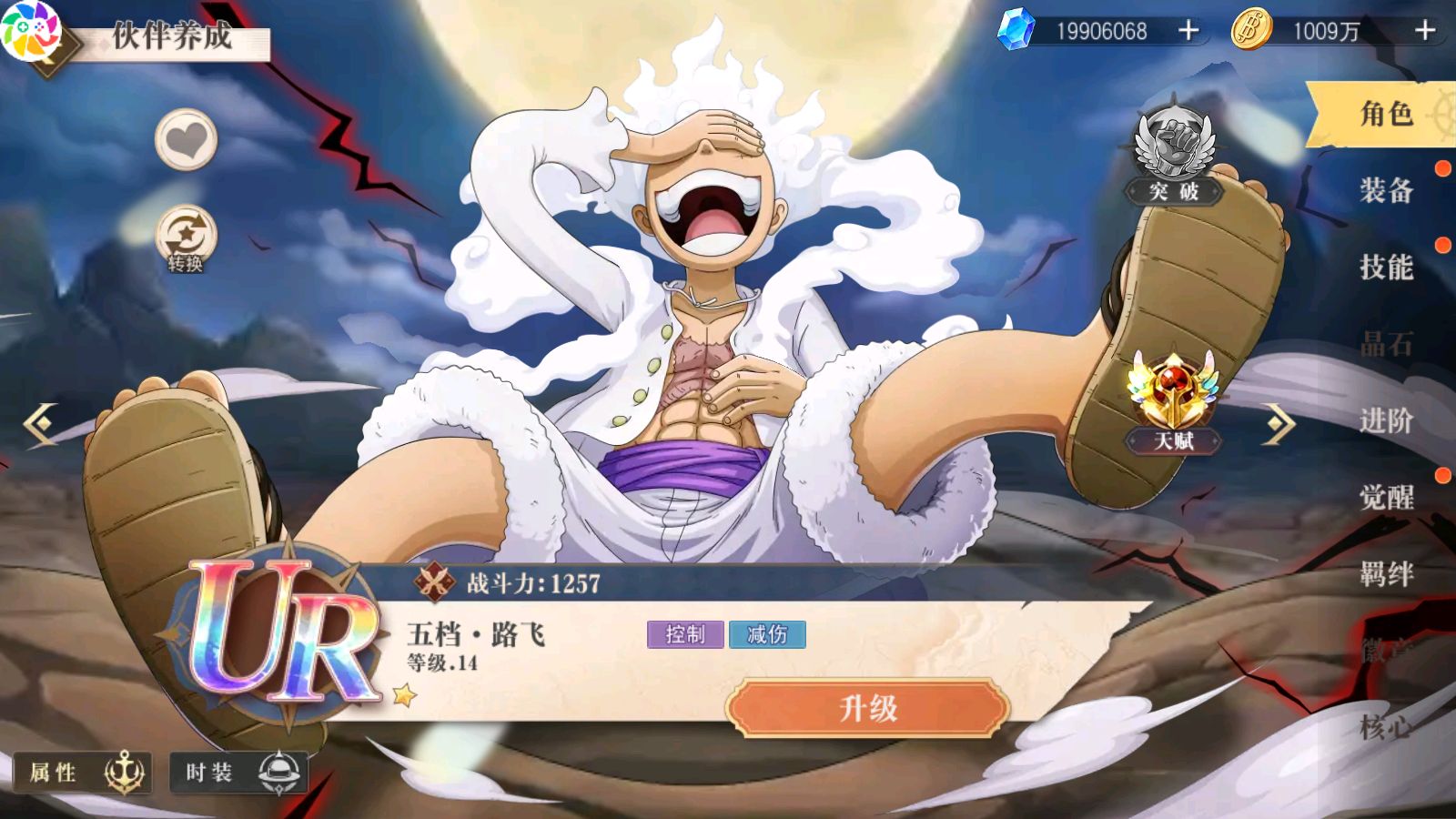This screenshot has width=1456, height=819.
Task: Open the 觉醒 awakening tab
Action: tap(1385, 497)
